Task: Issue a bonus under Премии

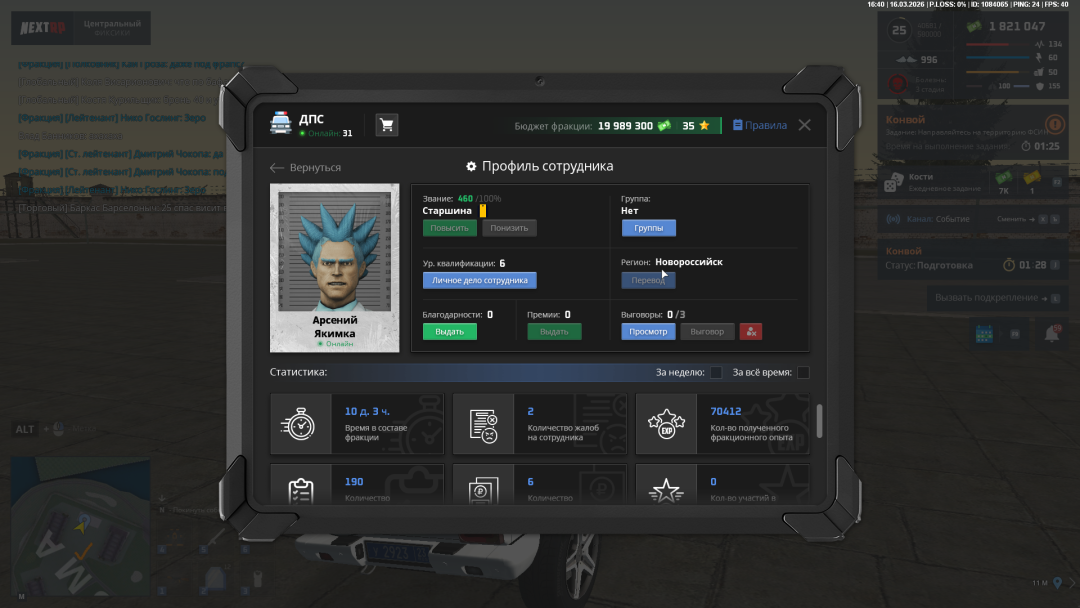Action: [x=554, y=332]
